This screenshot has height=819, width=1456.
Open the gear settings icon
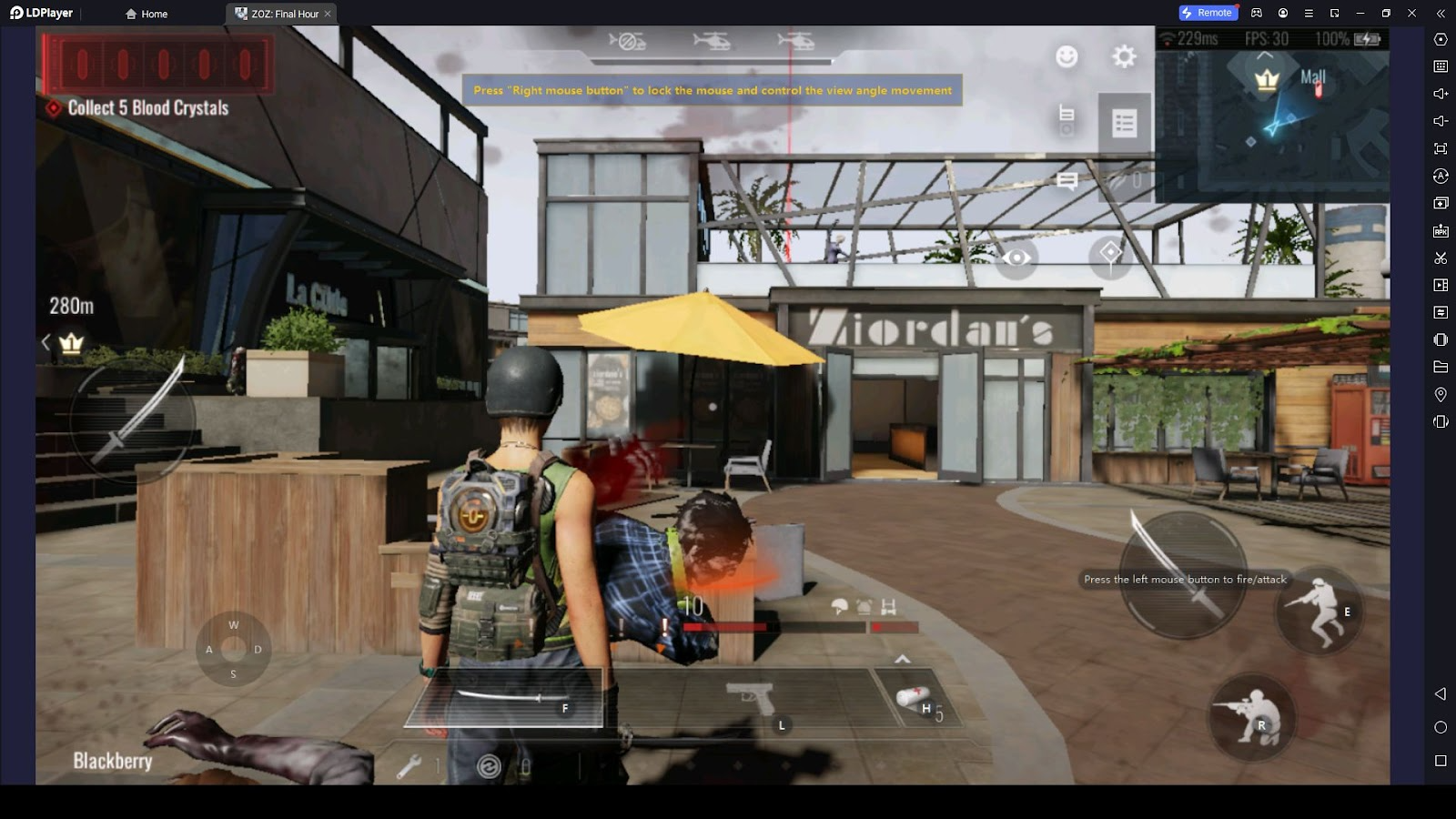1124,56
